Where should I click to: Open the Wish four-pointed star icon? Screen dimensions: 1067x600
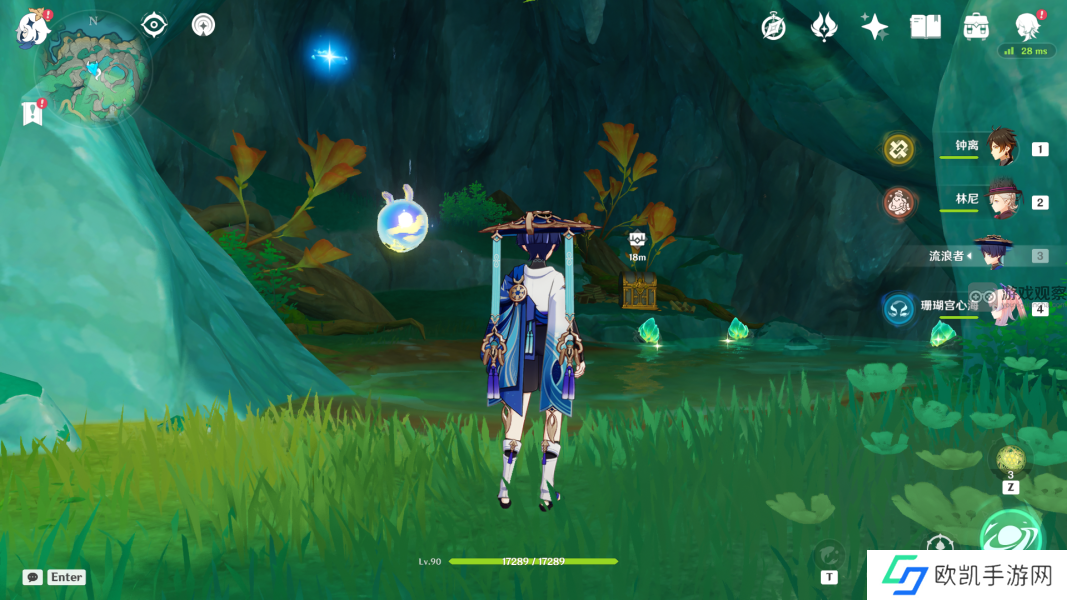pos(875,27)
